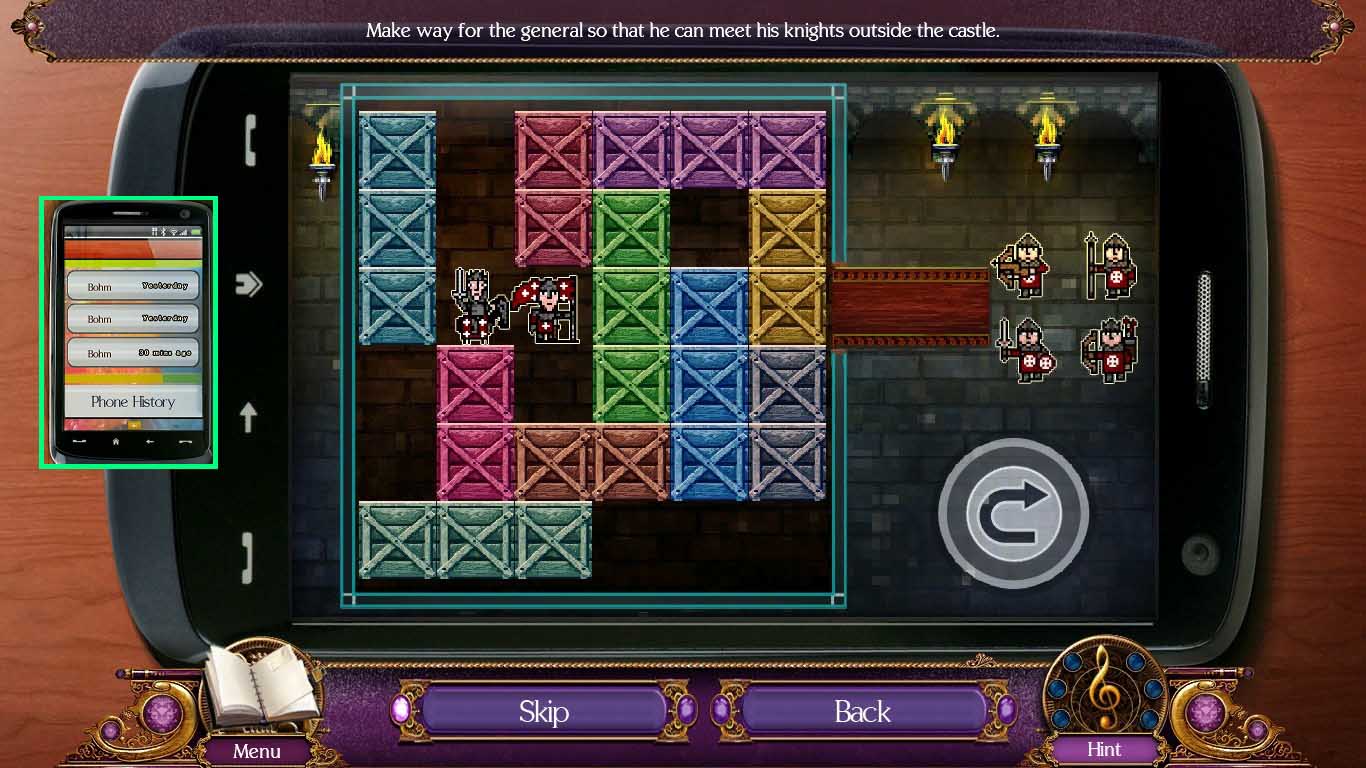Viewport: 1366px width, 768px height.
Task: Select the sea-green crate in the bottom row
Action: [475, 540]
